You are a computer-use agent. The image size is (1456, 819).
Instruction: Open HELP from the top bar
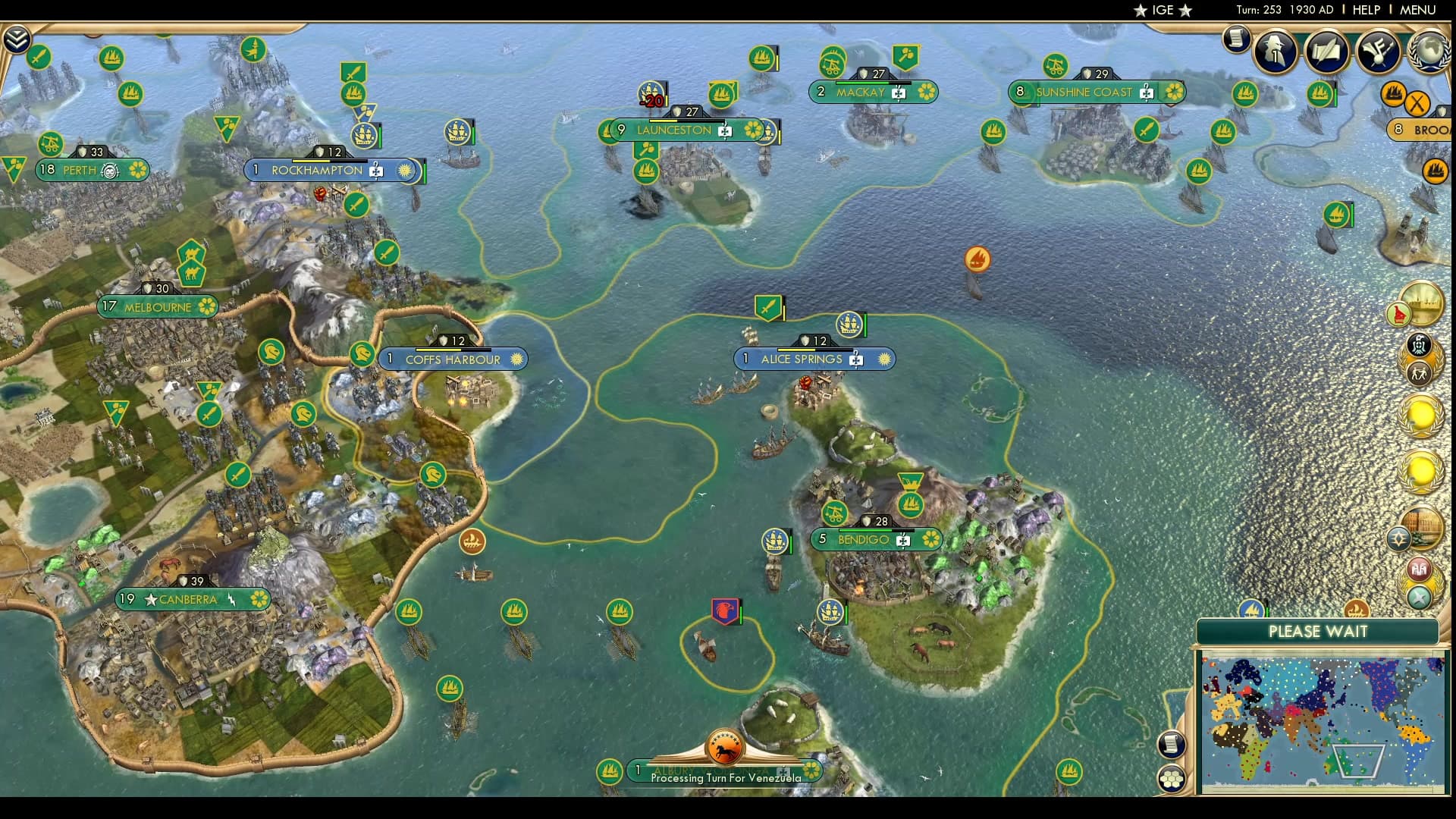pos(1365,11)
